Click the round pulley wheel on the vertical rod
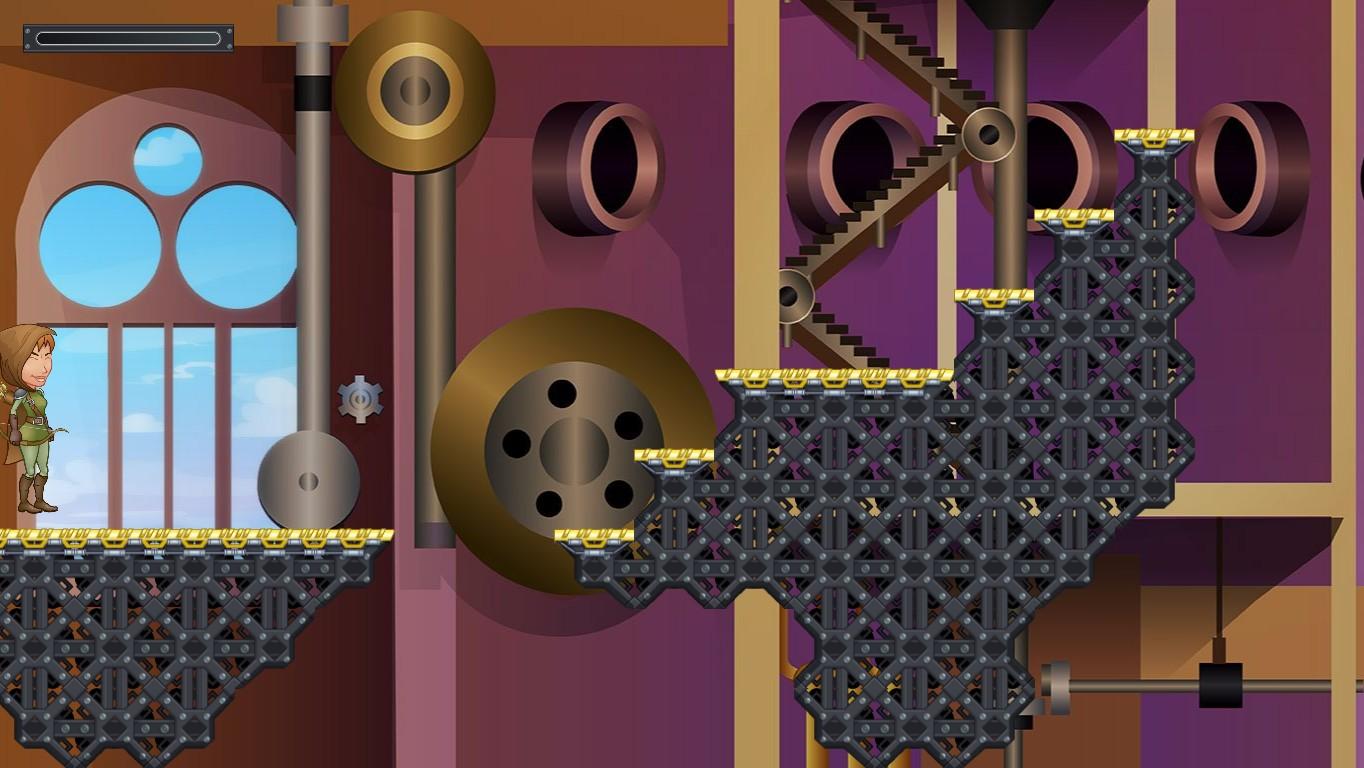Screen dimensions: 1364x768 (307, 481)
